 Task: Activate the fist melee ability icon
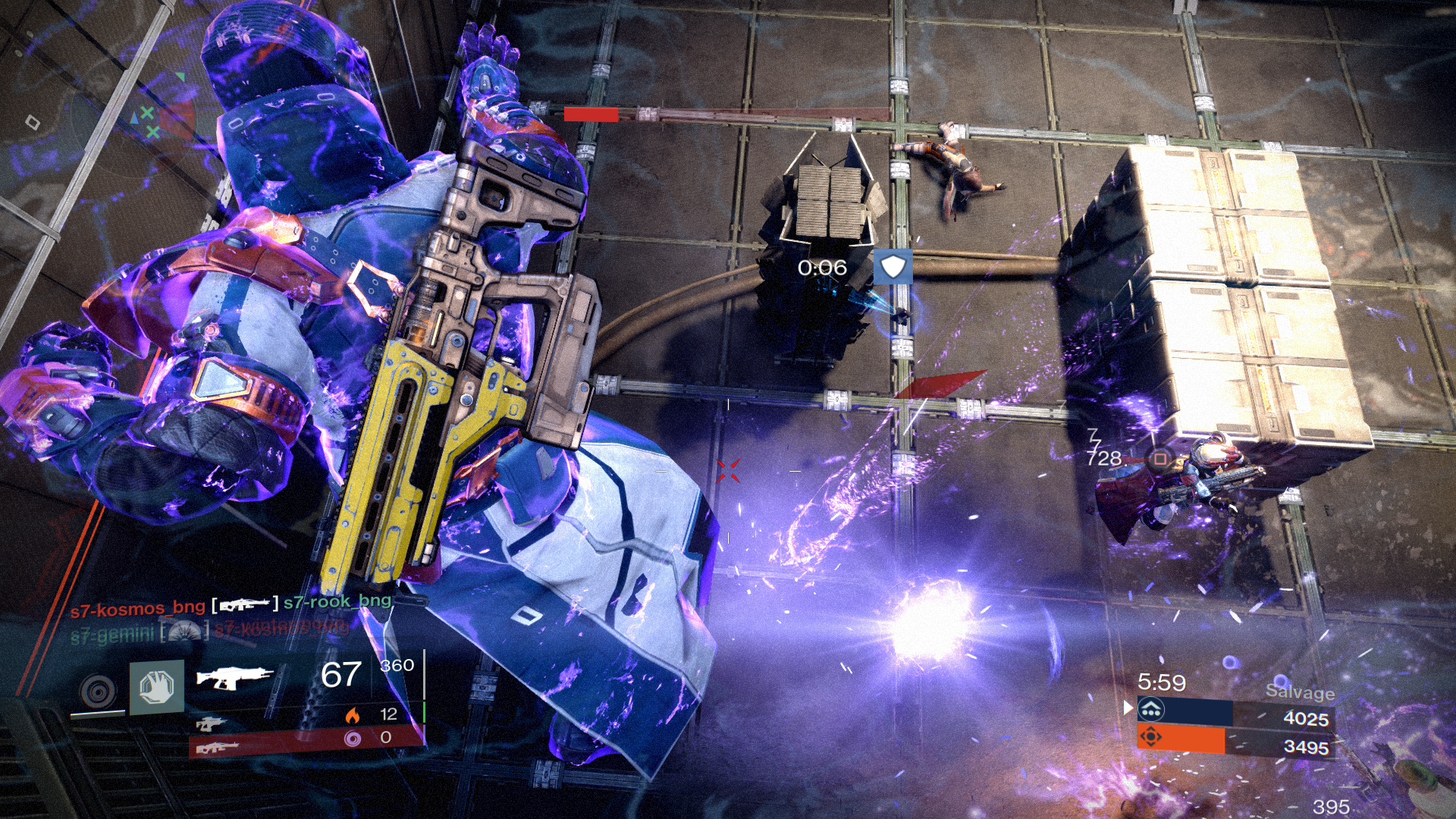(x=157, y=688)
